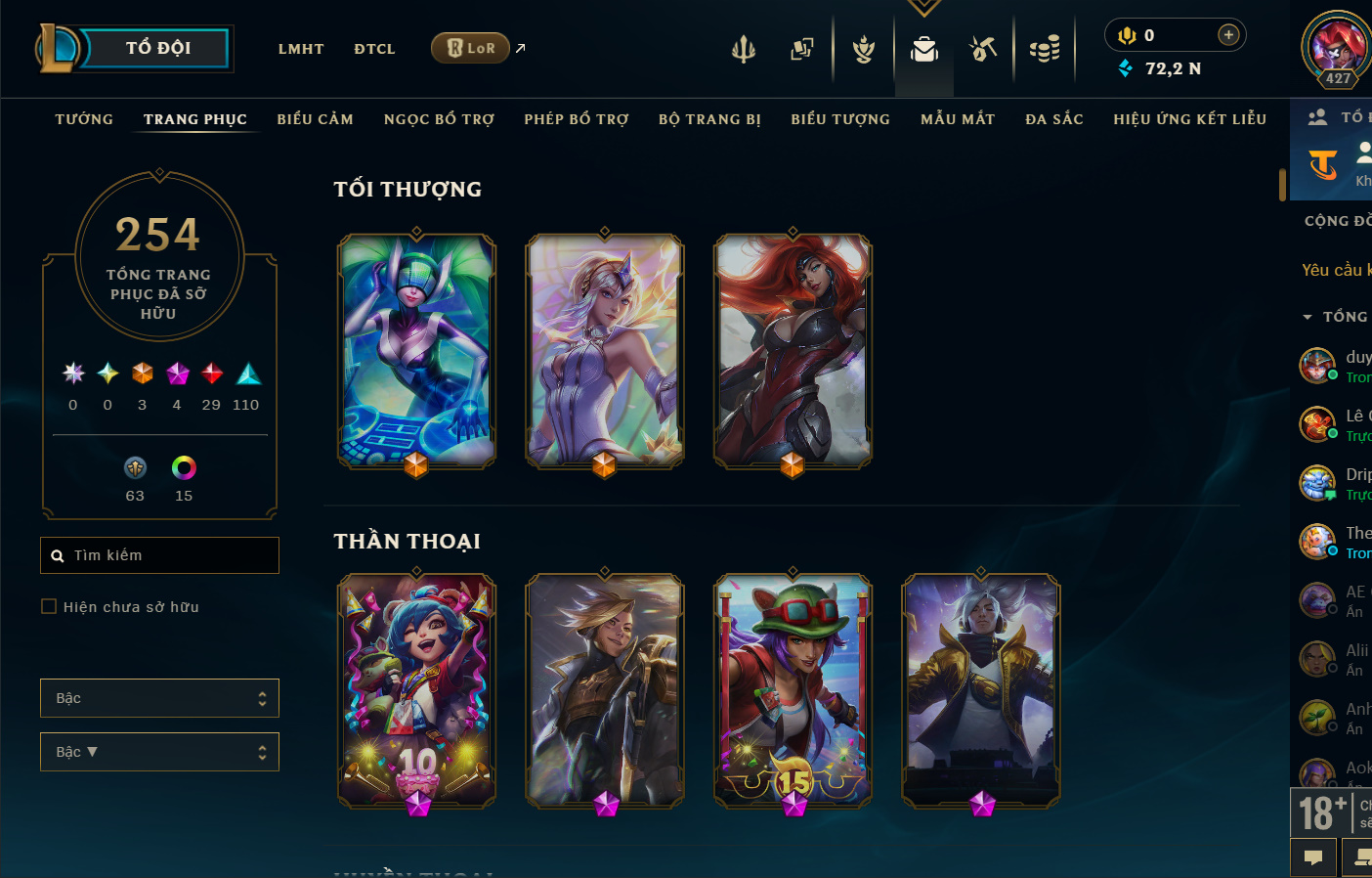This screenshot has width=1372, height=878.
Task: Go to the NGỌC BỔ TRỢ tab
Action: [439, 119]
